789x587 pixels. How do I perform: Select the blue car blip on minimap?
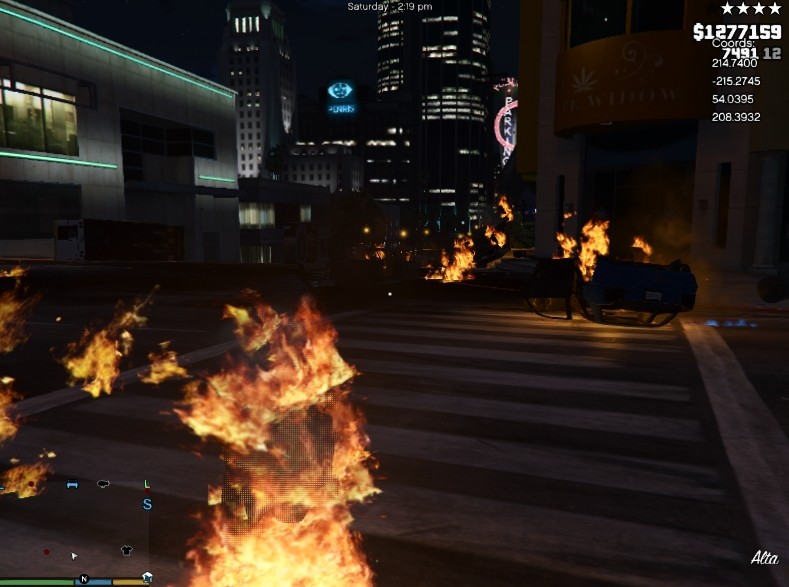72,485
